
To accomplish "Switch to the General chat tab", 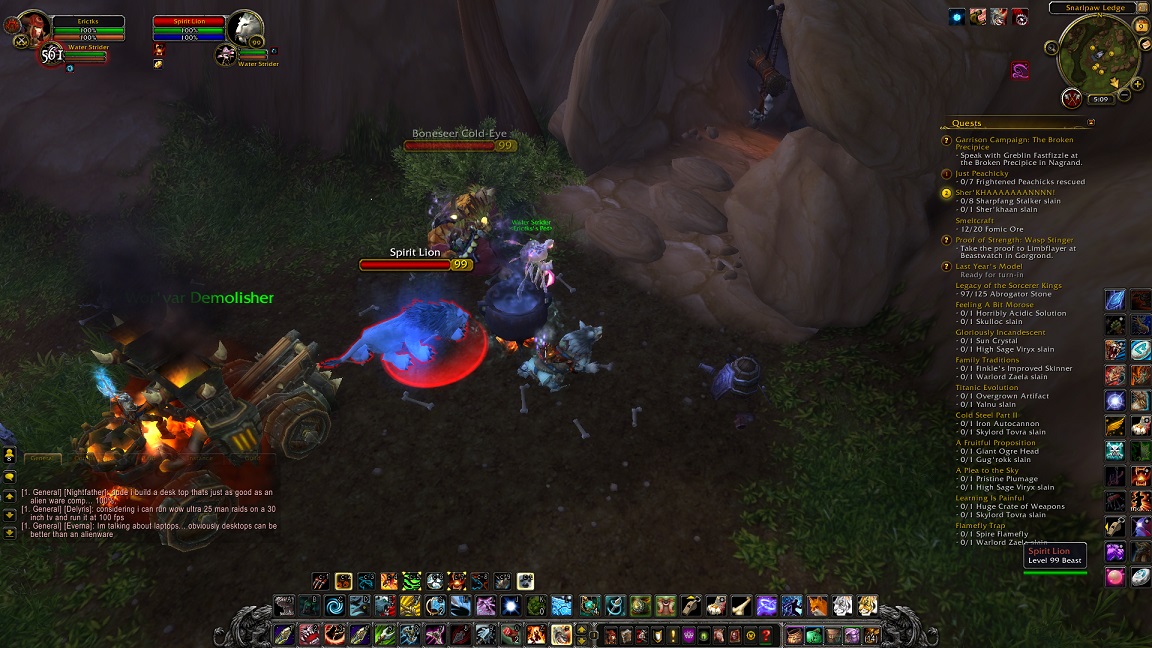I will pyautogui.click(x=40, y=457).
